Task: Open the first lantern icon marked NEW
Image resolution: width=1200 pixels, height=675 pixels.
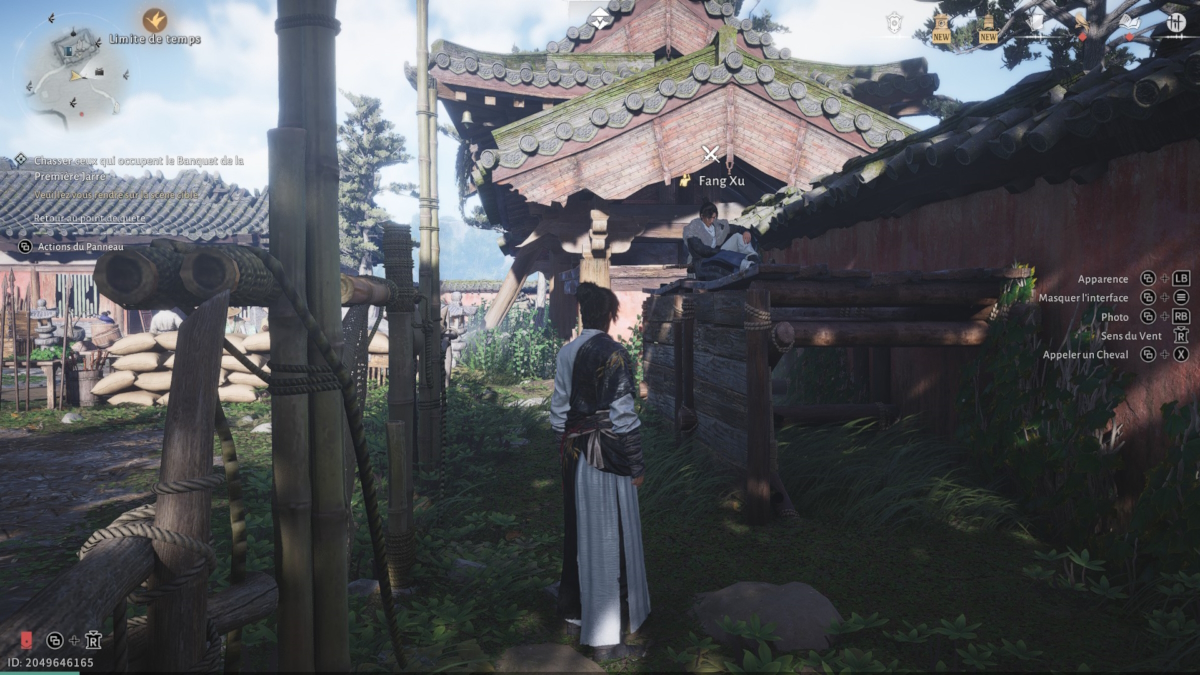Action: (x=941, y=27)
